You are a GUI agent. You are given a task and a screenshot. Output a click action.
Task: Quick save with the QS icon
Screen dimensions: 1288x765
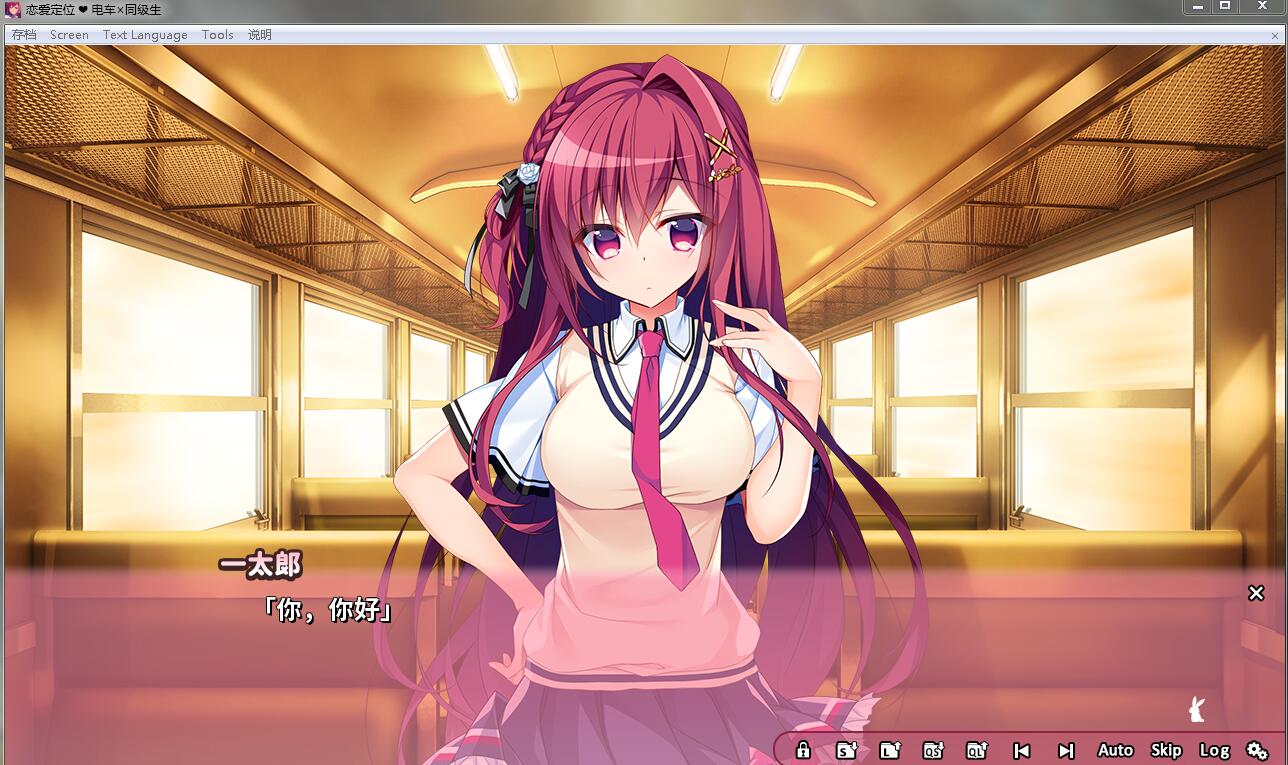coord(933,750)
